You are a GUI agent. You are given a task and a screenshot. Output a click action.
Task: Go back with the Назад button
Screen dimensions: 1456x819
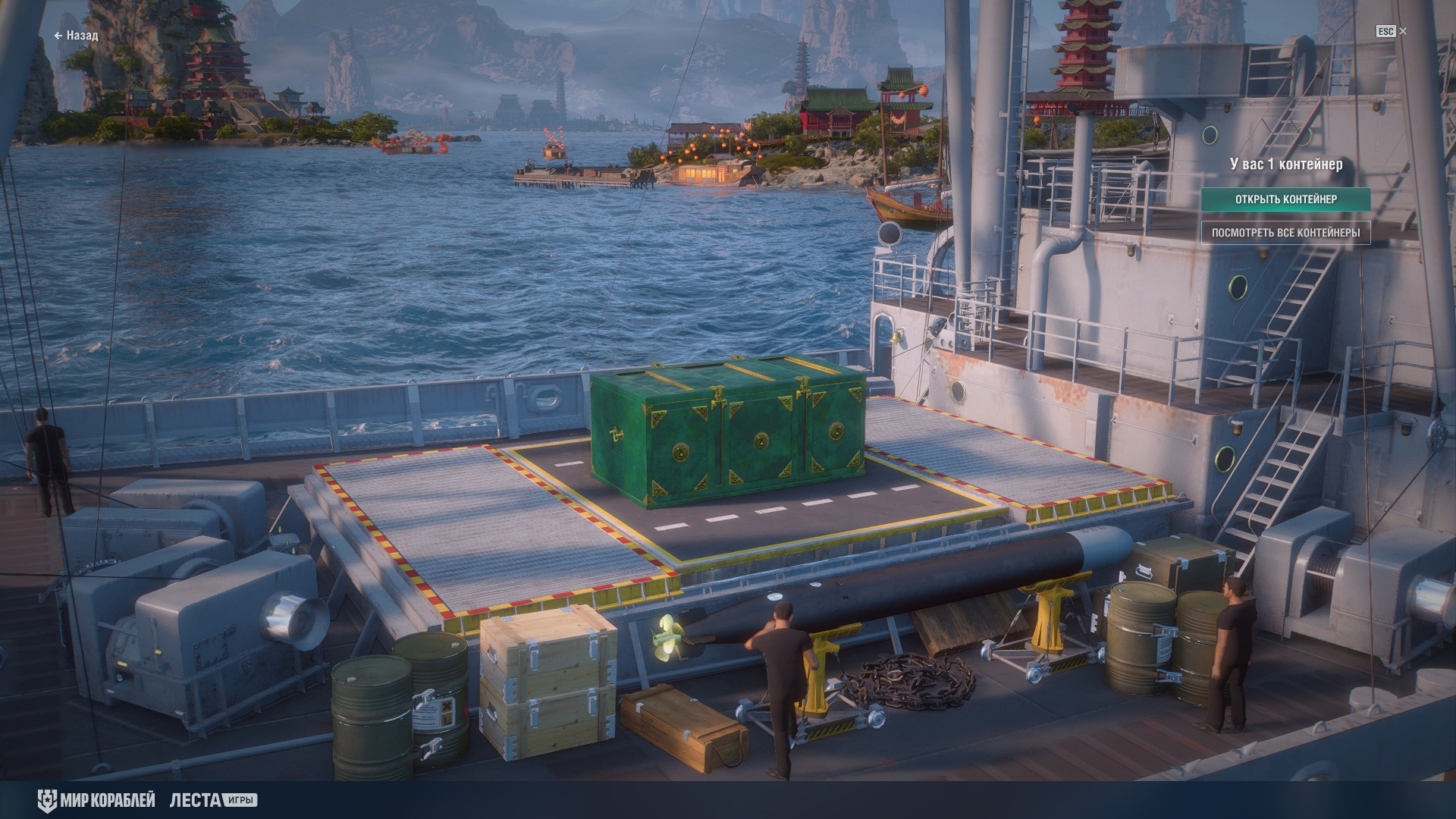coord(76,36)
